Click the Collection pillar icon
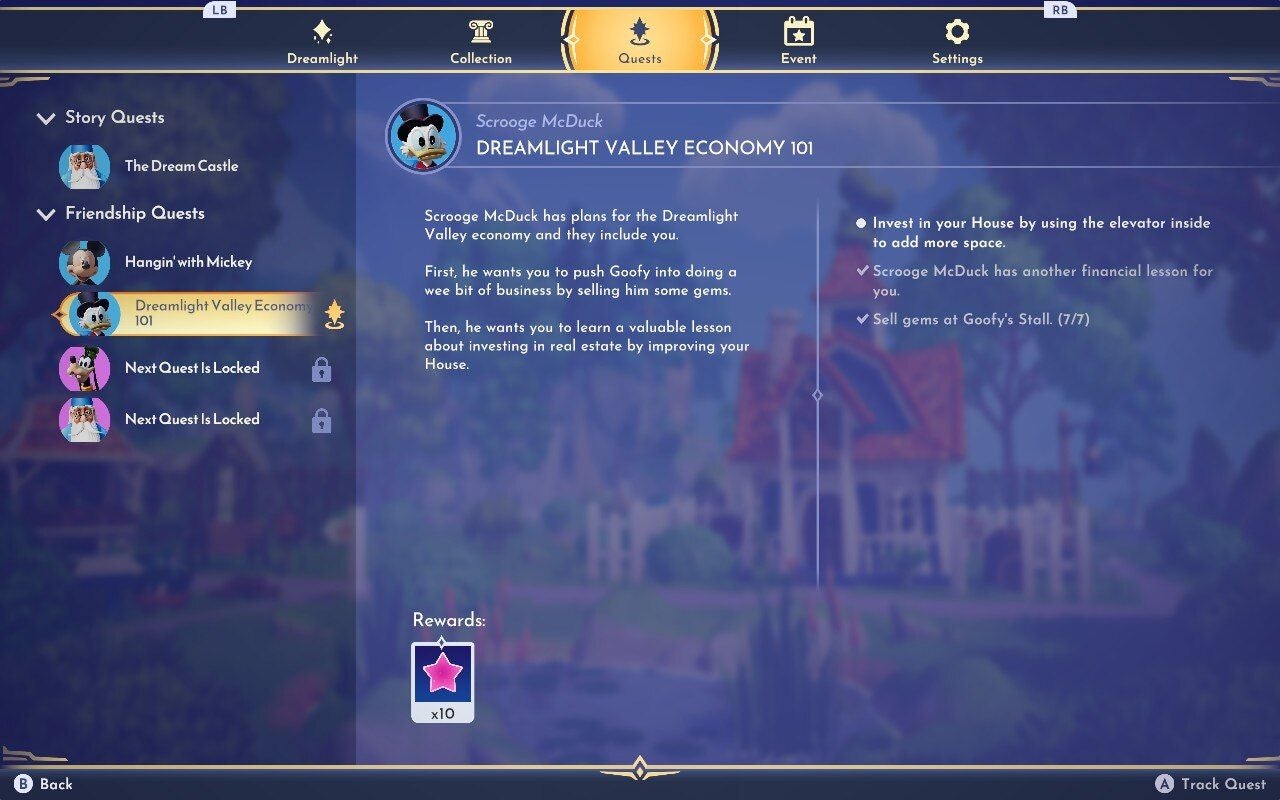The width and height of the screenshot is (1280, 800). click(x=481, y=33)
